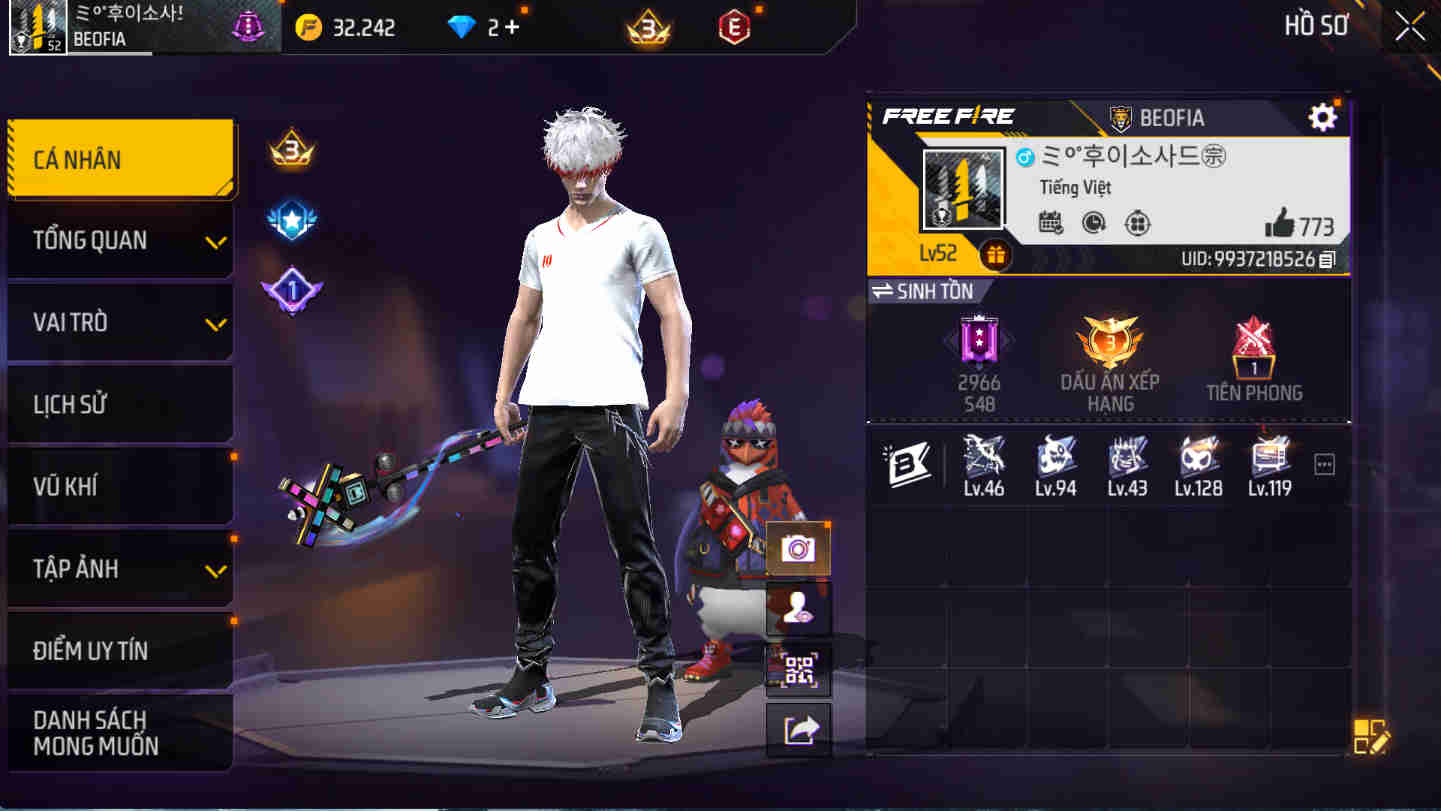Expand the TẬP ẢNH section
The width and height of the screenshot is (1441, 811).
(x=120, y=568)
